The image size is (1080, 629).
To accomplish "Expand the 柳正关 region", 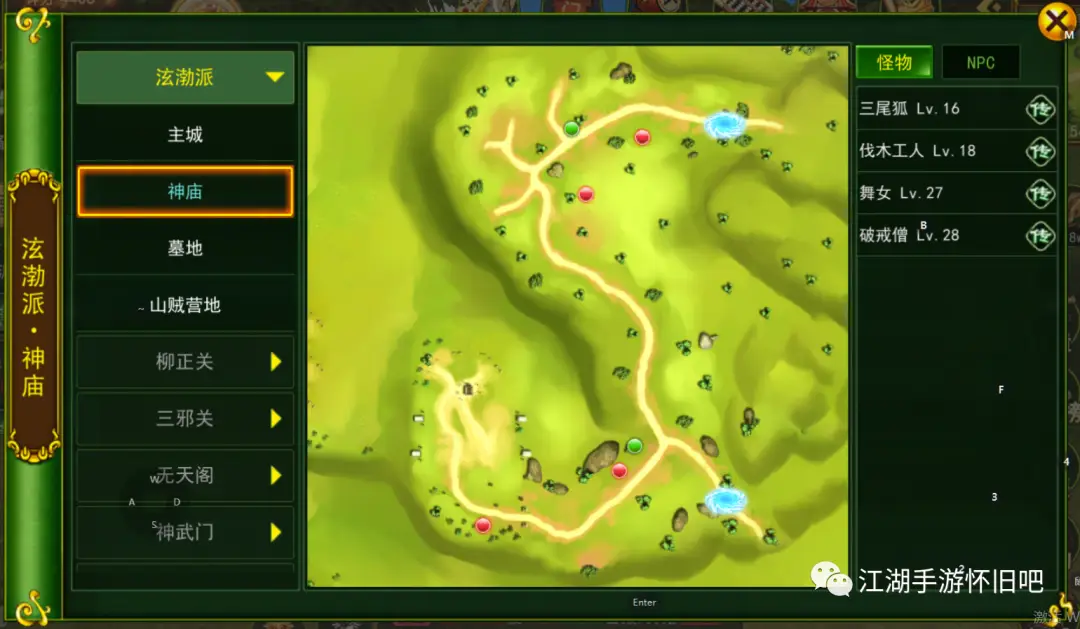I will tap(185, 362).
